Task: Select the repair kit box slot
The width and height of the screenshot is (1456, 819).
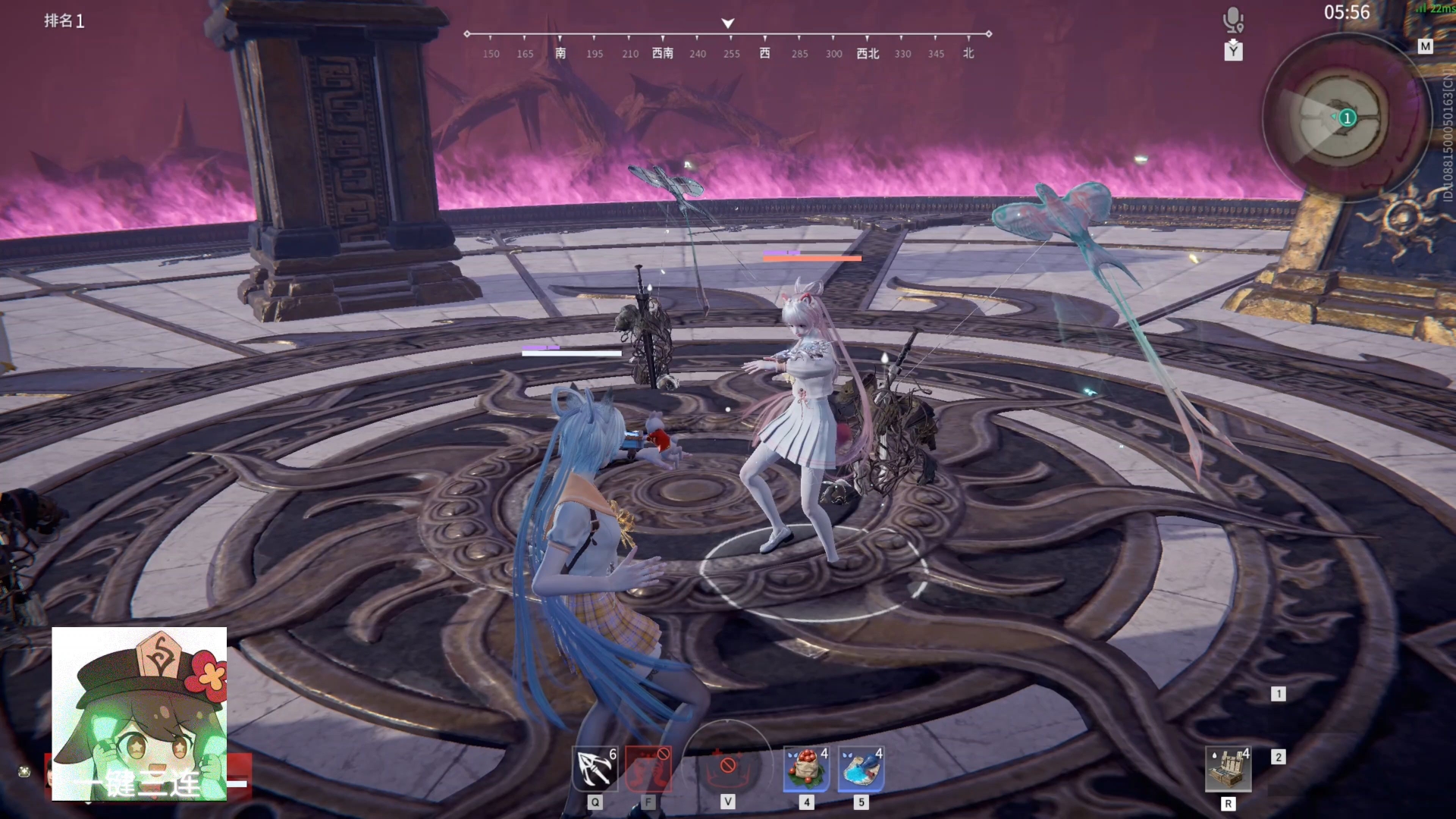Action: coord(1228,769)
